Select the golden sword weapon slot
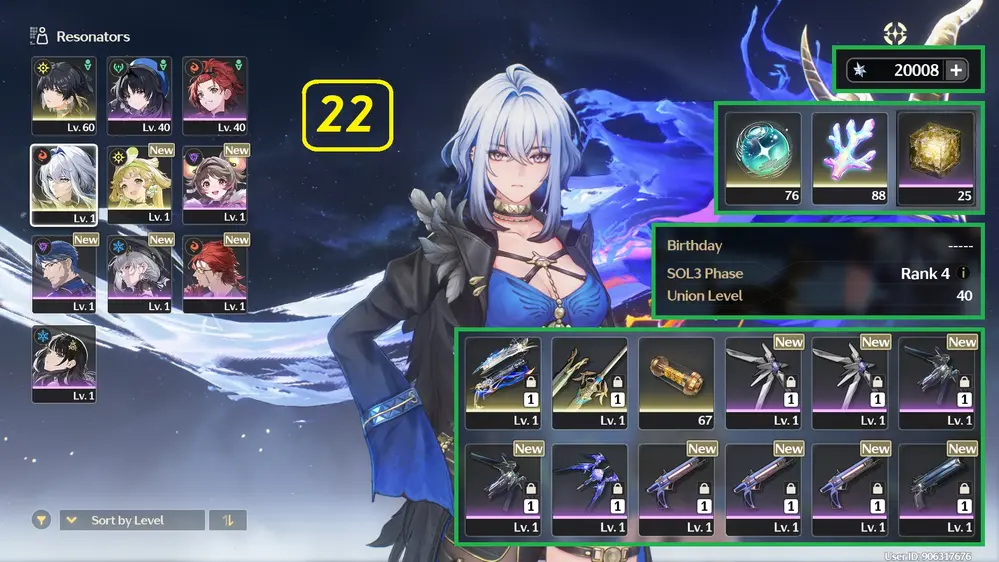The width and height of the screenshot is (999, 562). point(589,382)
